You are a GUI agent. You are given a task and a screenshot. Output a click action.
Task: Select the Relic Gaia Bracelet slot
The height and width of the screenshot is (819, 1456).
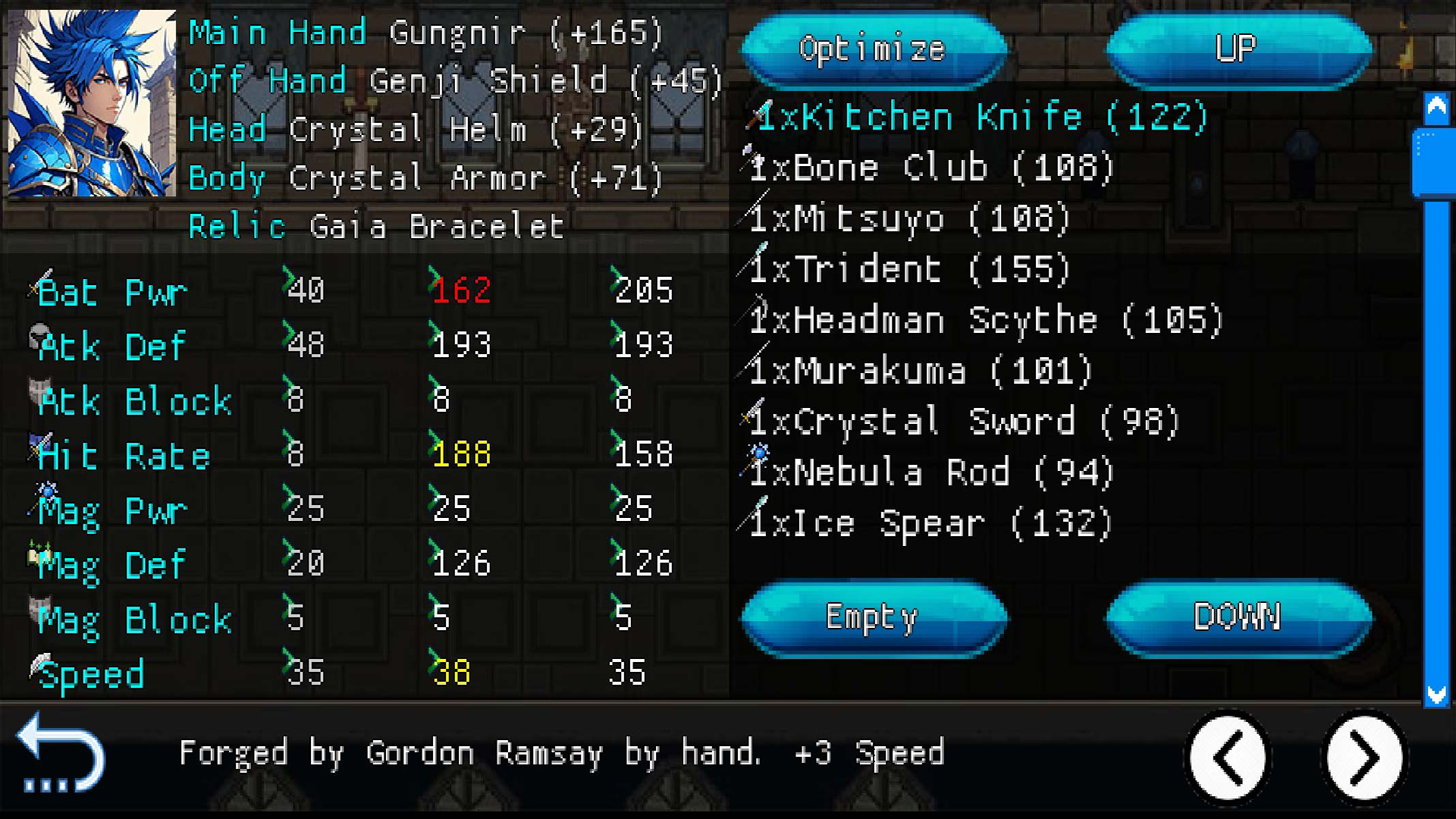[375, 224]
